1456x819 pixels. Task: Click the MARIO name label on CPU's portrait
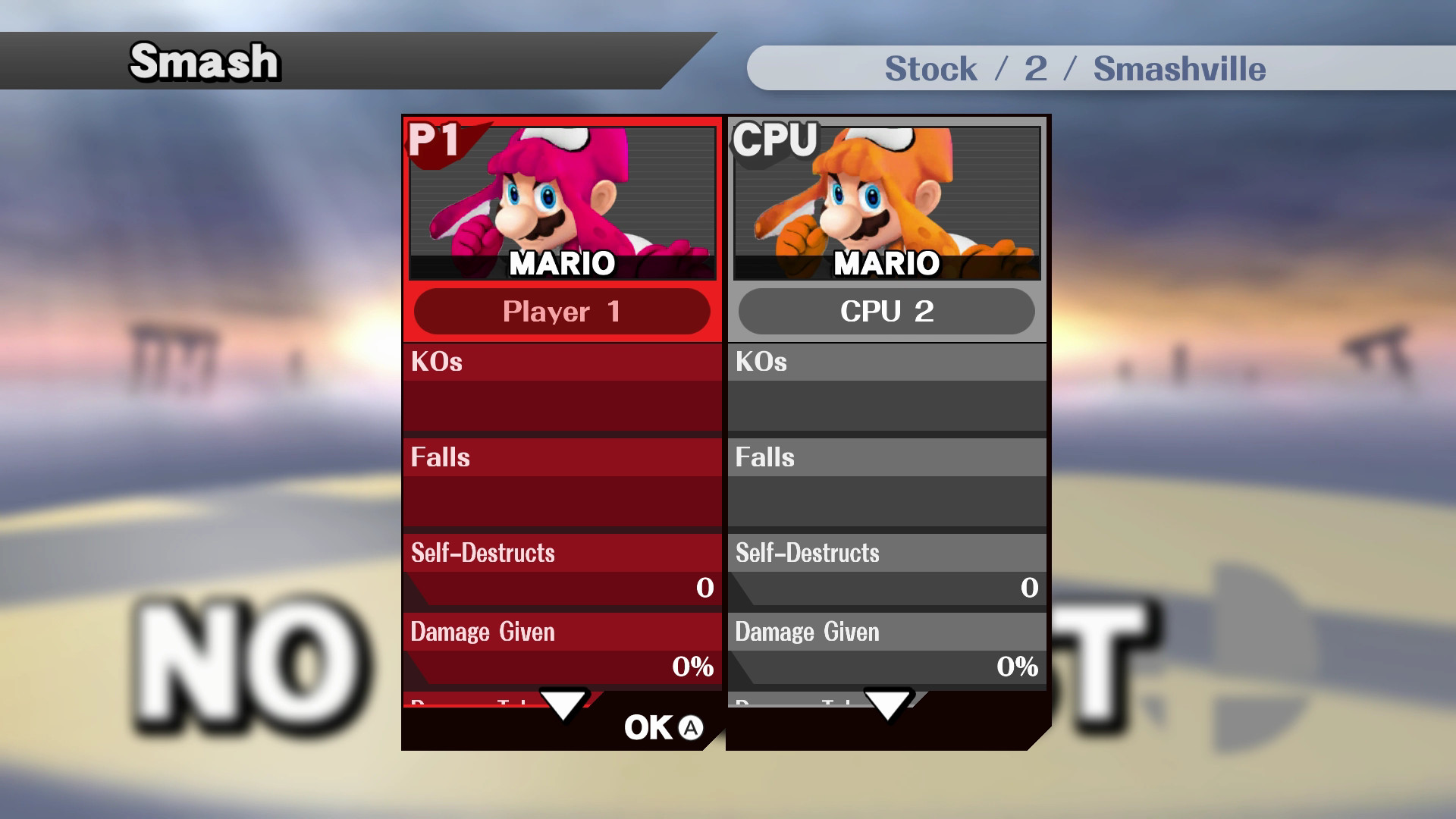coord(886,265)
